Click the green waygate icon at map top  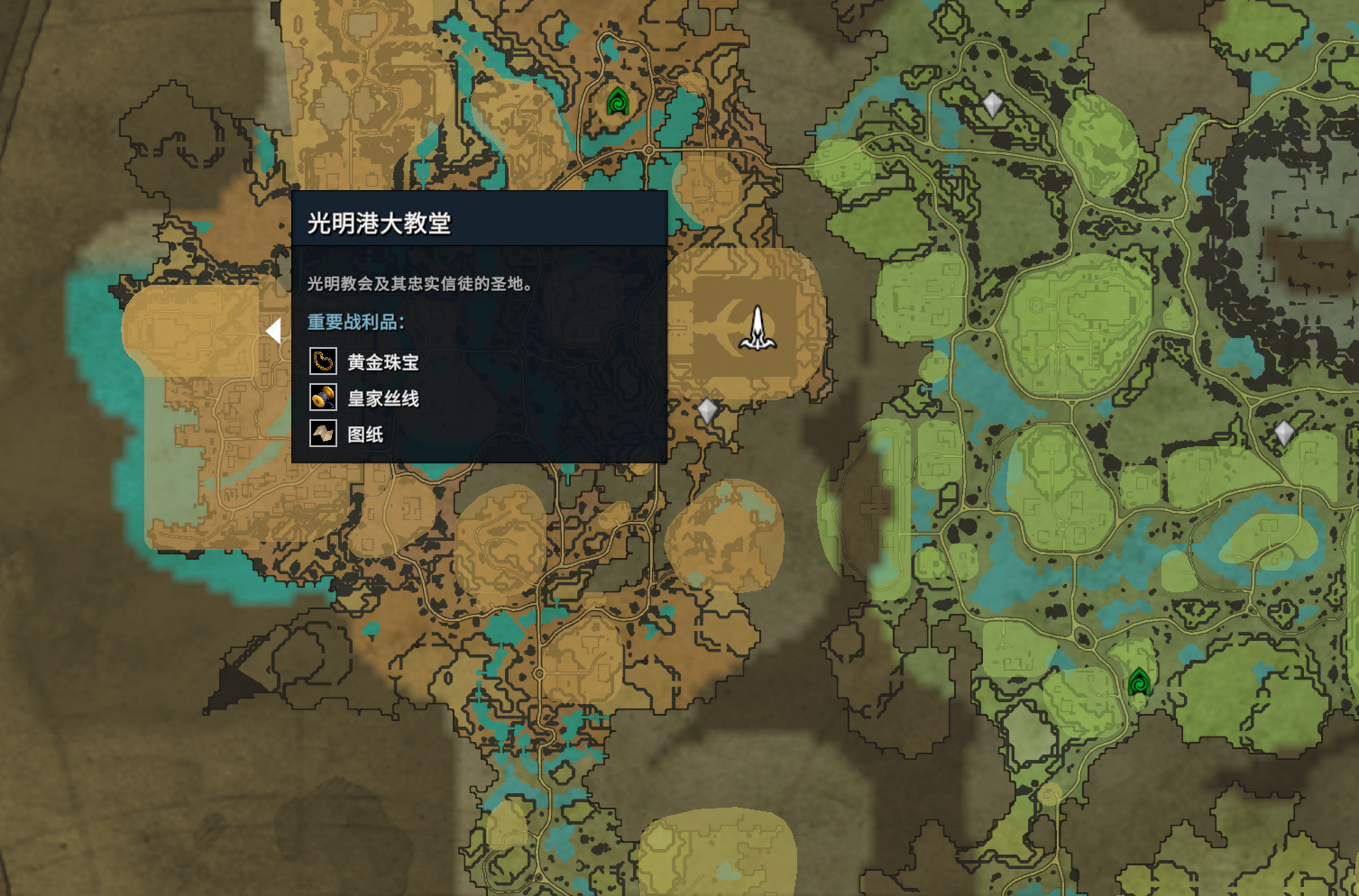point(618,102)
